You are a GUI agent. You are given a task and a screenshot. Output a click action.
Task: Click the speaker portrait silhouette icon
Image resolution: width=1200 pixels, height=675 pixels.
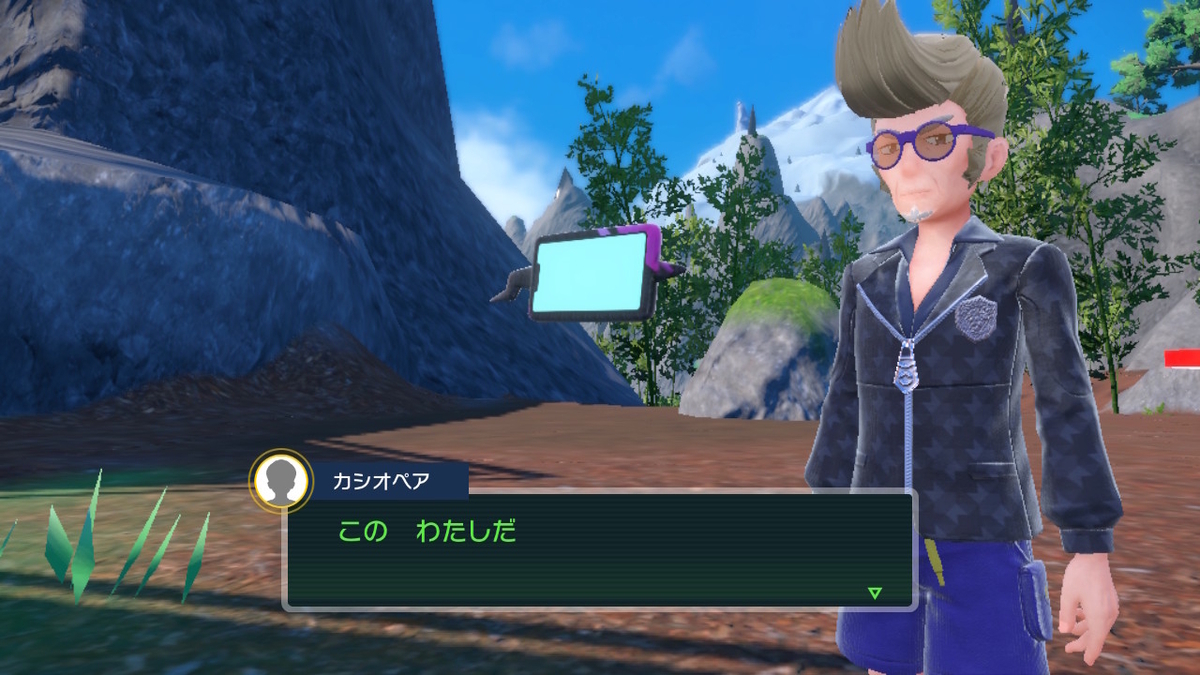pyautogui.click(x=281, y=481)
